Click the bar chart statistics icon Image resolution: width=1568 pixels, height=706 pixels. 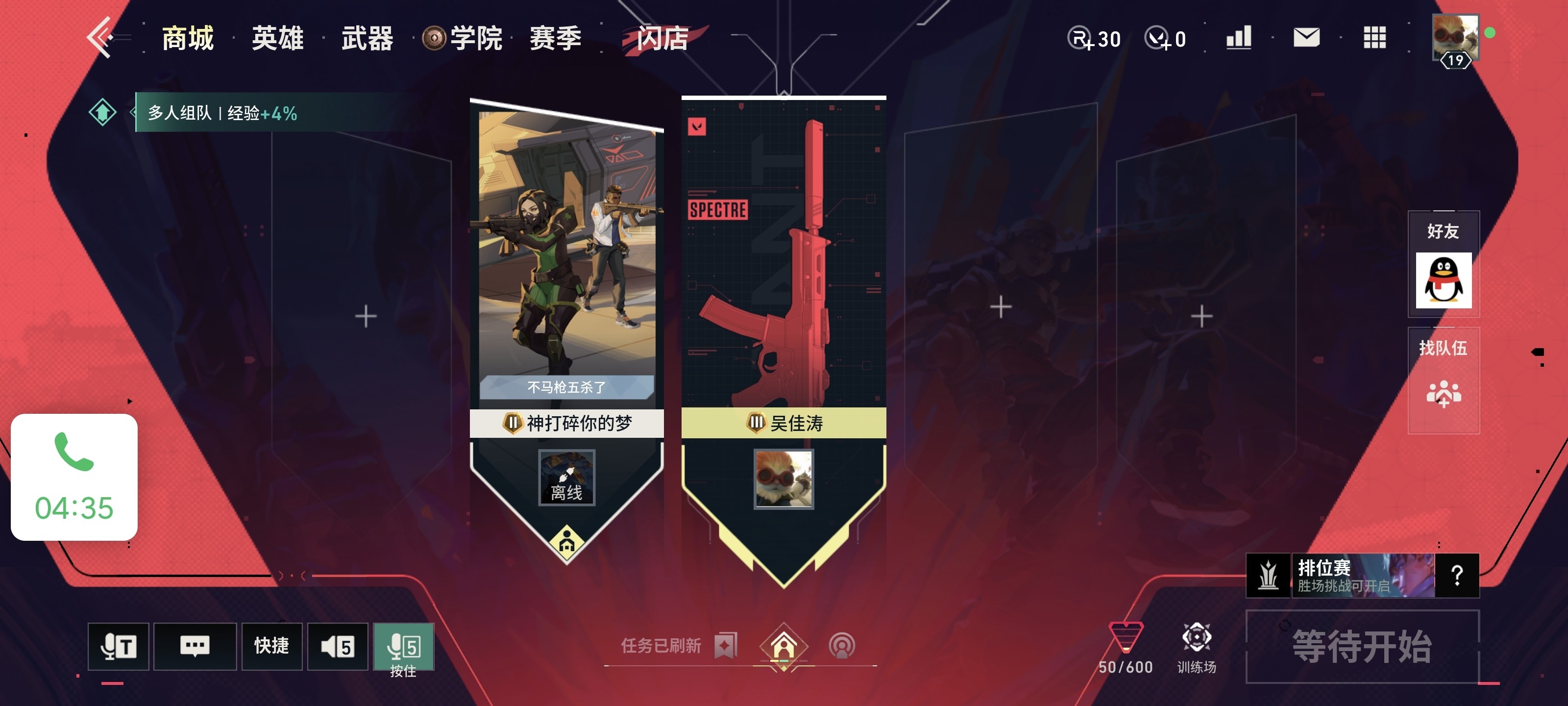(x=1238, y=38)
